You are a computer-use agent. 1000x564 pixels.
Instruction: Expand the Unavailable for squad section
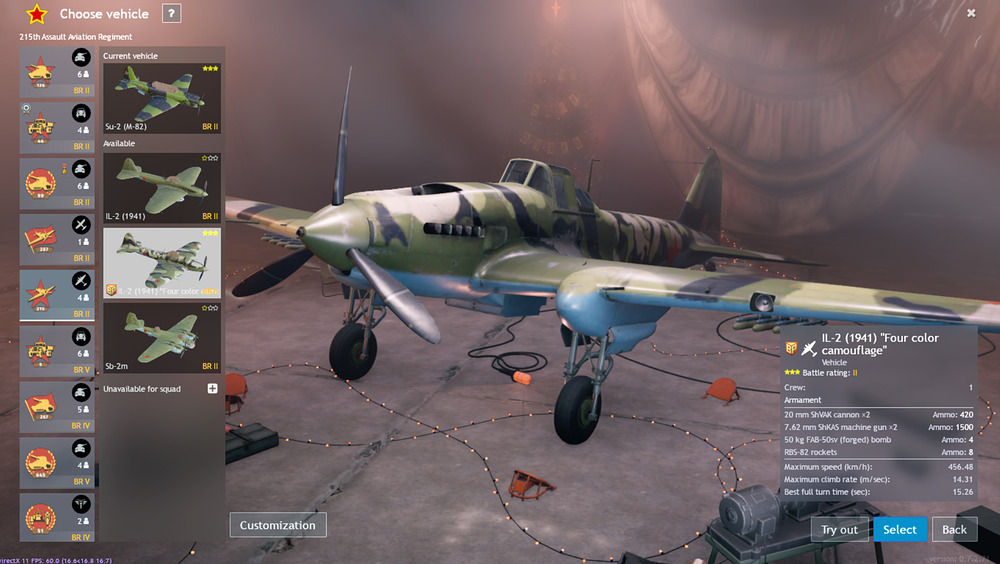(x=212, y=388)
